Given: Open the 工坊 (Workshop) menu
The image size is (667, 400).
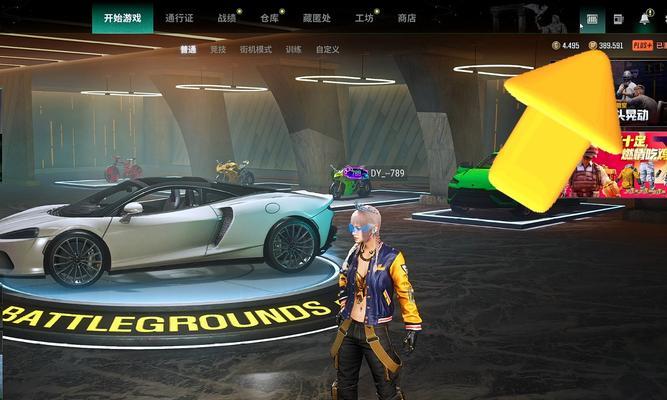Looking at the screenshot, I should click(364, 18).
